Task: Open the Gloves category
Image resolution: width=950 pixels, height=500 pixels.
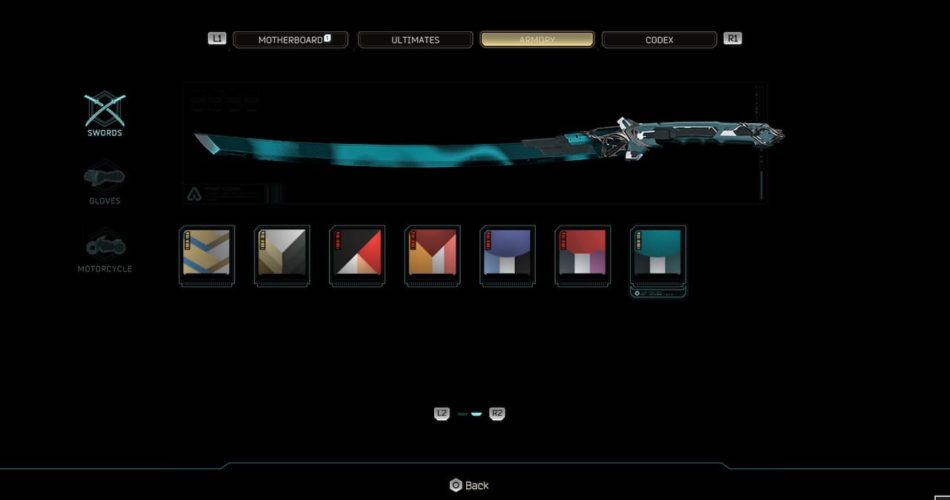Action: [x=104, y=183]
